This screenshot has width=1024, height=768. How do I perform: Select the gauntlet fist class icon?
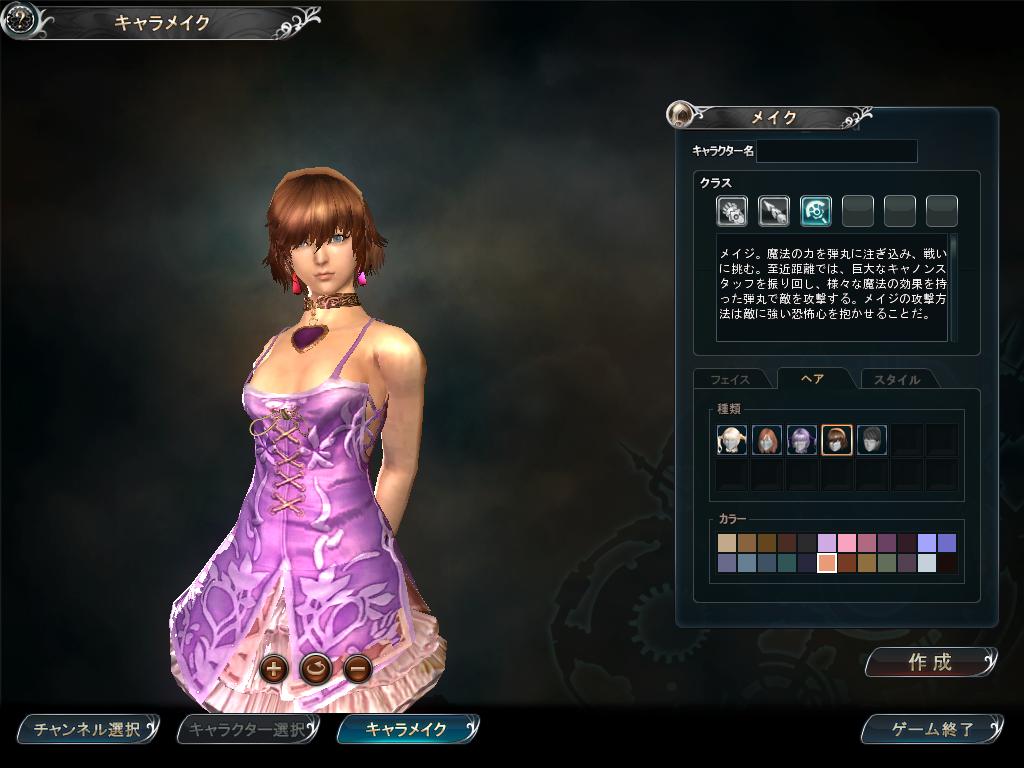pos(732,211)
